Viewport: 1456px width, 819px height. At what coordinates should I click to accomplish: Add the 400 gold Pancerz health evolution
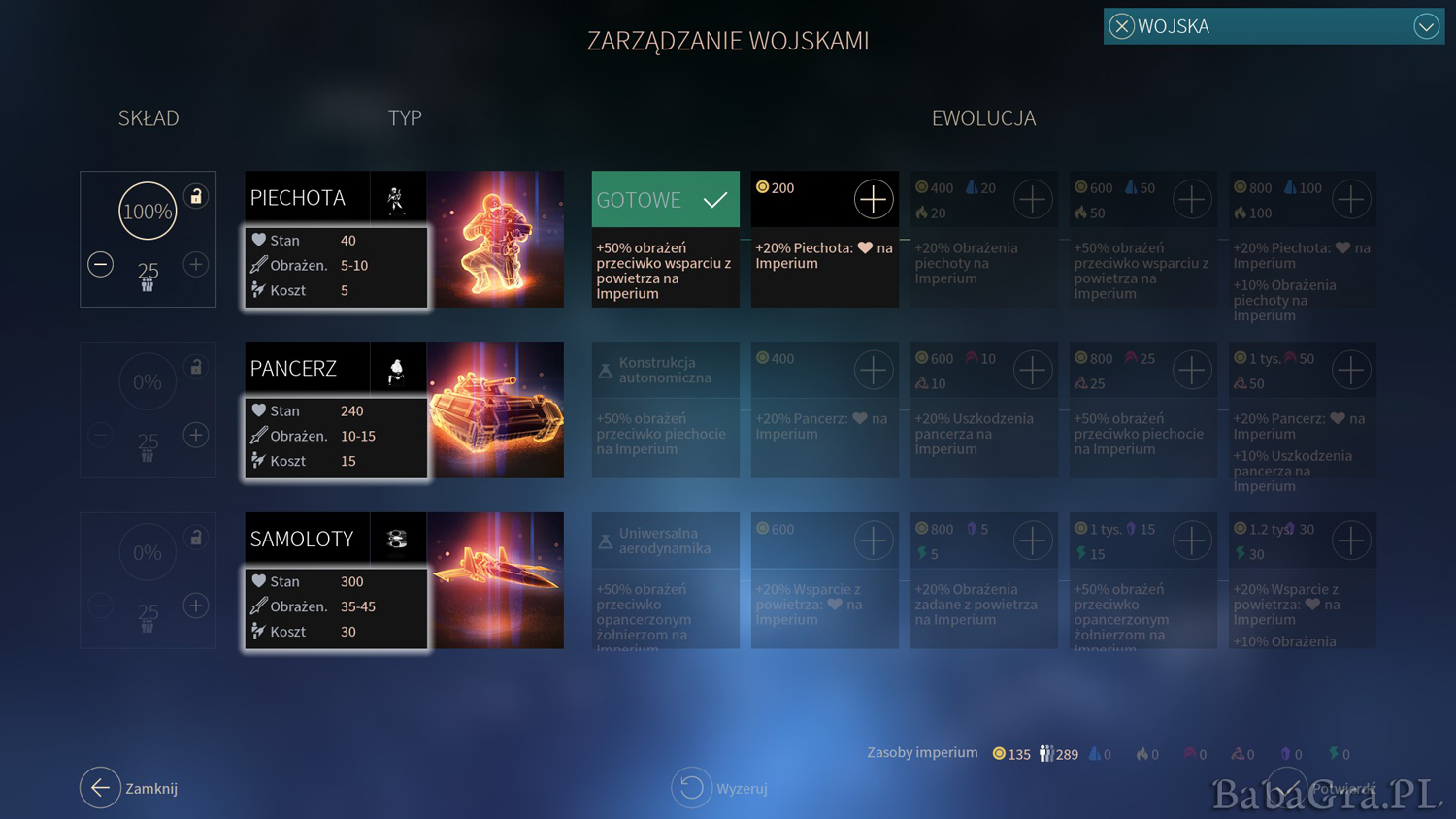click(x=873, y=370)
